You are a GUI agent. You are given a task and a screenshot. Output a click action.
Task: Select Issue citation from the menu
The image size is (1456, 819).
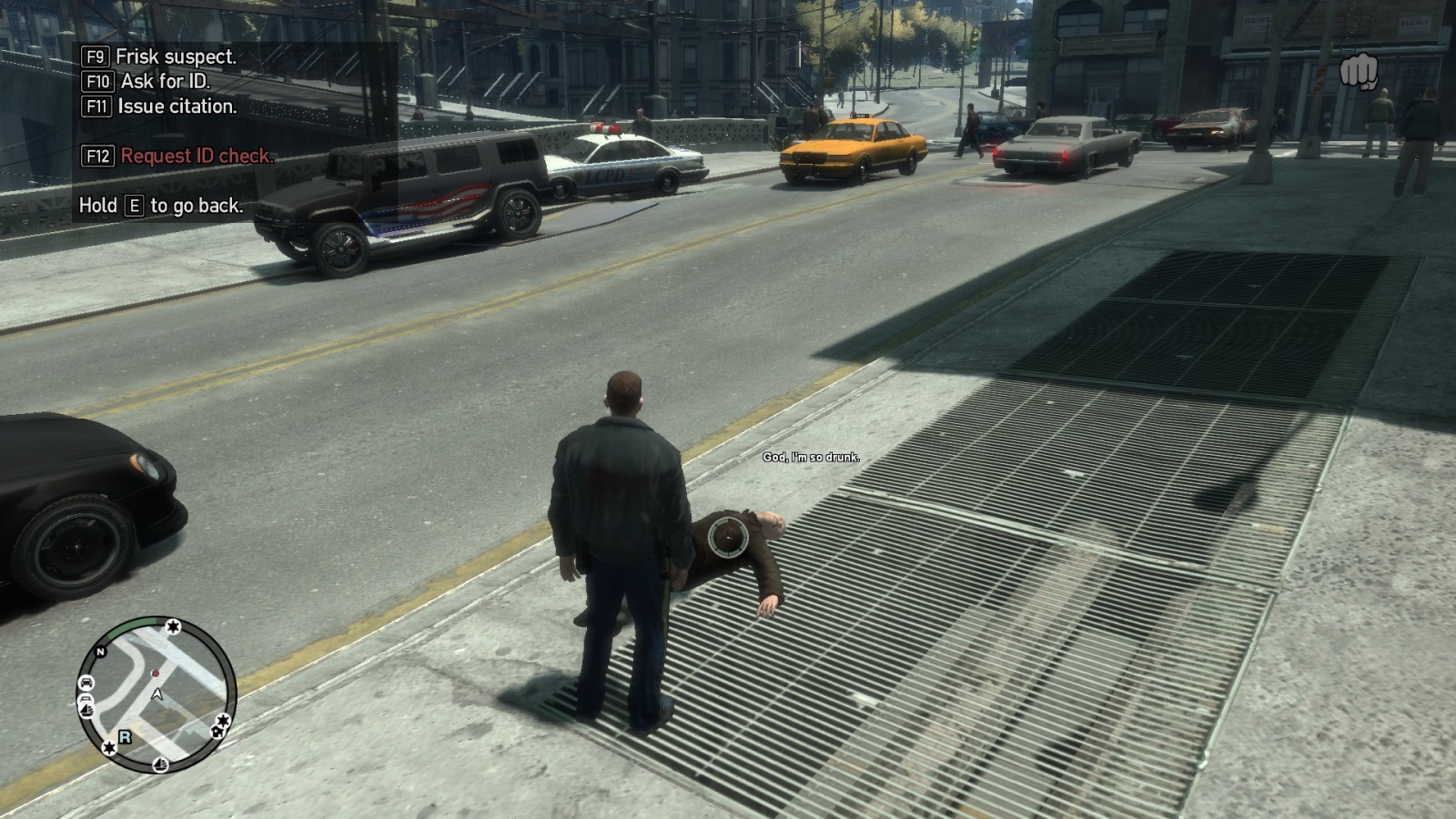[x=176, y=106]
